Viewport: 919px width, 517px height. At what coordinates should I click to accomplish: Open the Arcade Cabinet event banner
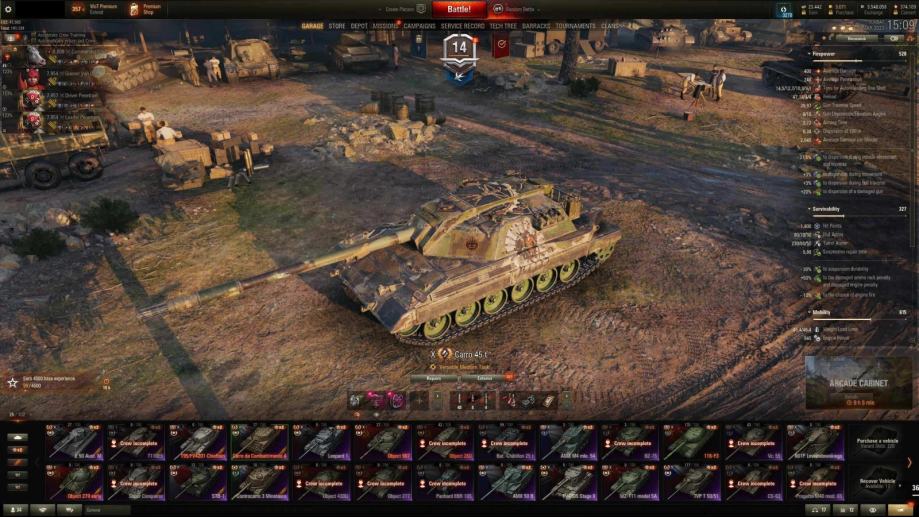click(859, 385)
